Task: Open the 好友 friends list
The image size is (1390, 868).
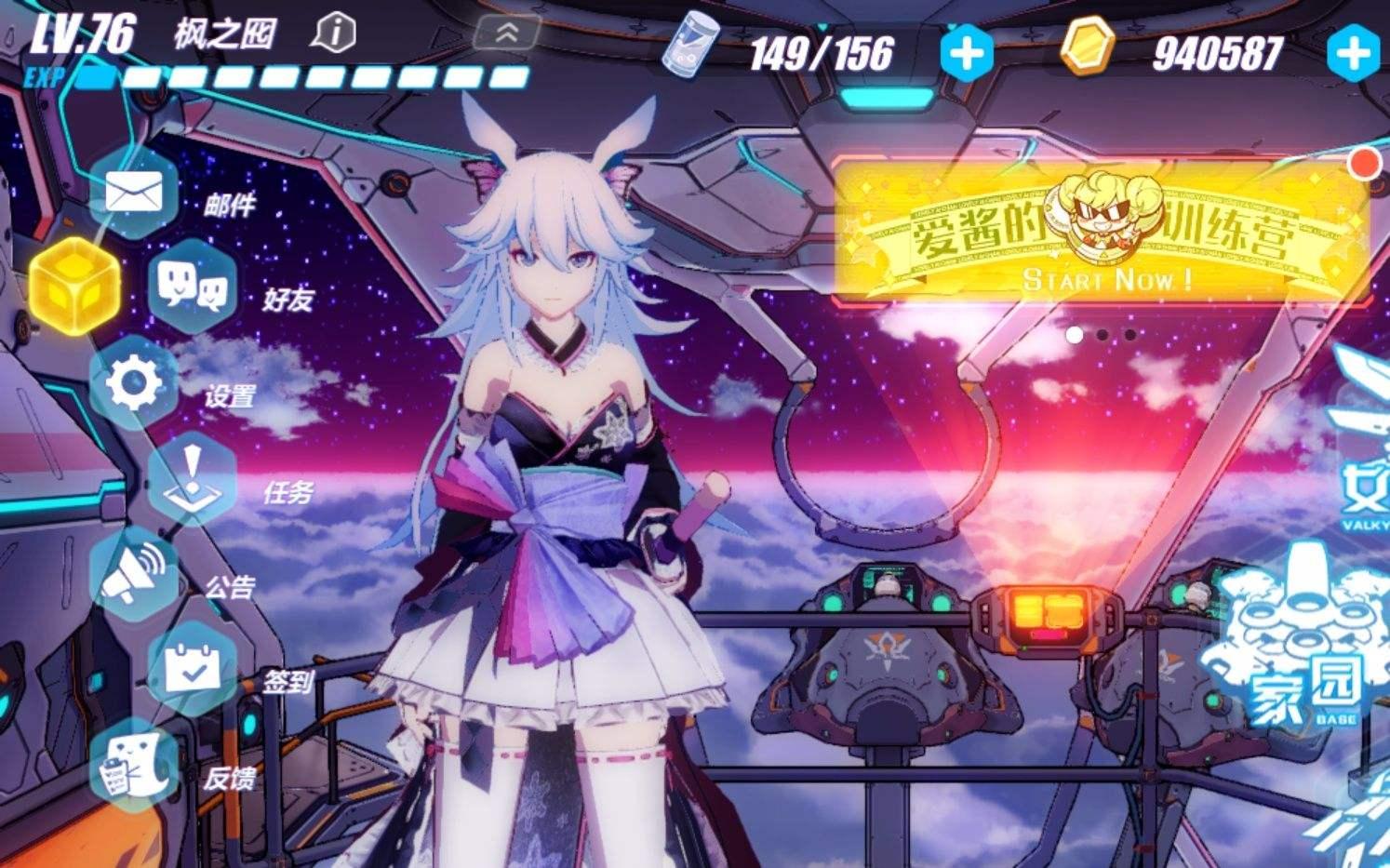Action: click(194, 287)
